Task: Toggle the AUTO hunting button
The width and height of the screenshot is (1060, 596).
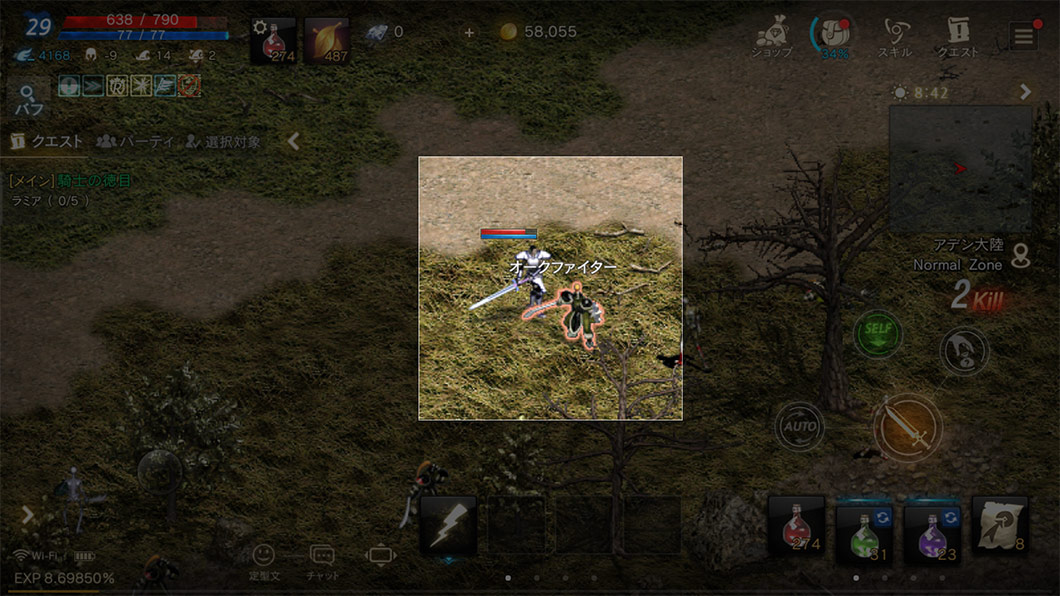Action: tap(799, 426)
